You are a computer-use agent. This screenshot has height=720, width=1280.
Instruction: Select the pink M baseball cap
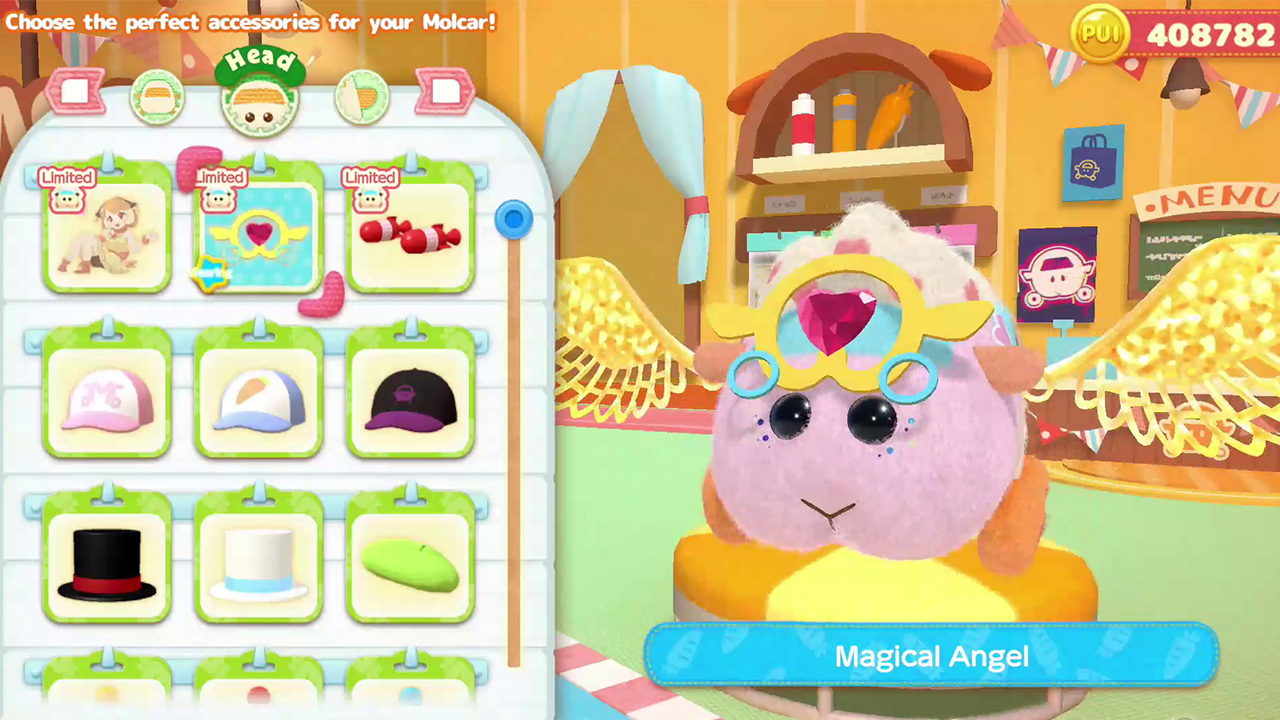107,393
